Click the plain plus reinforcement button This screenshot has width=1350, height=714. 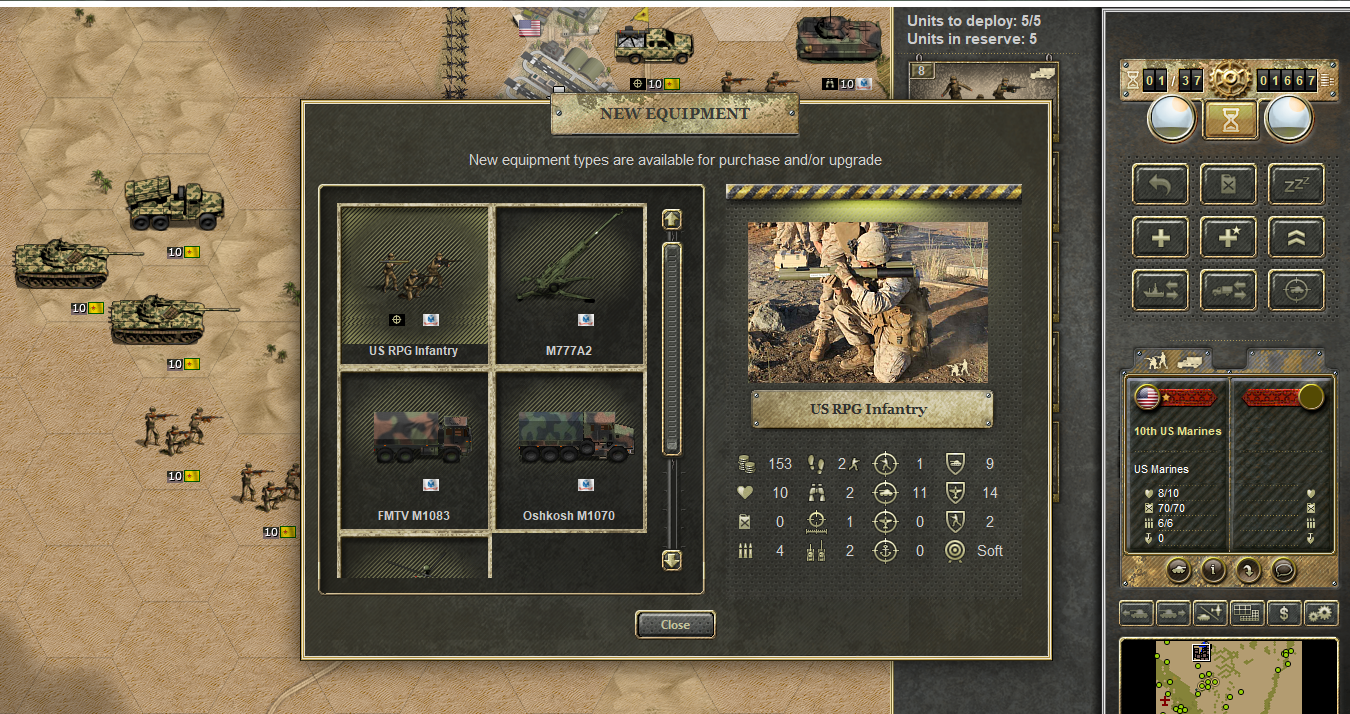click(1160, 238)
